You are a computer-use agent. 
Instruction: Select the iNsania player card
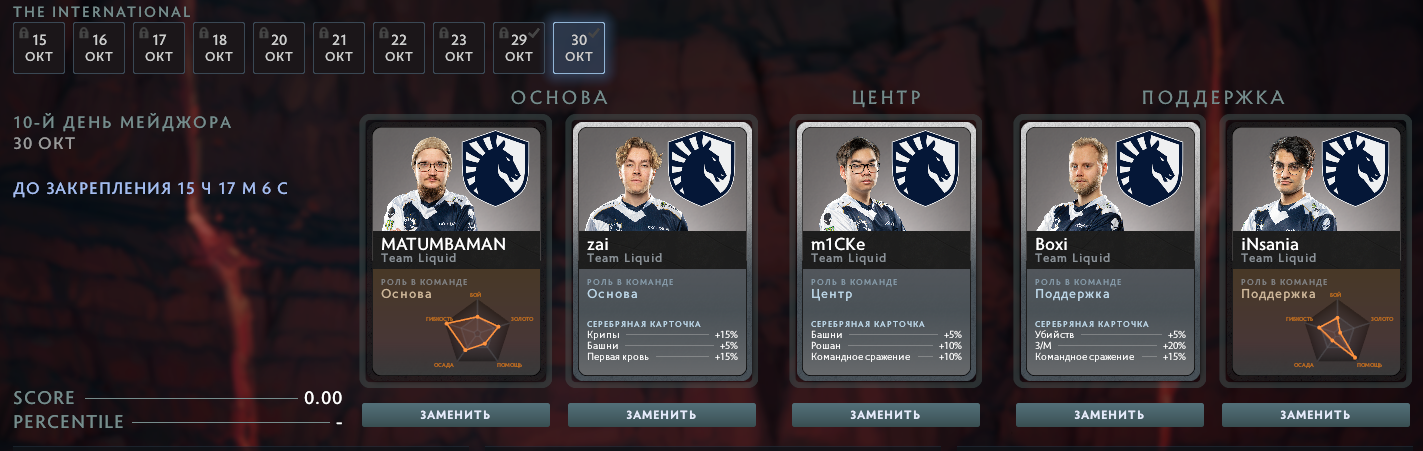(1316, 250)
